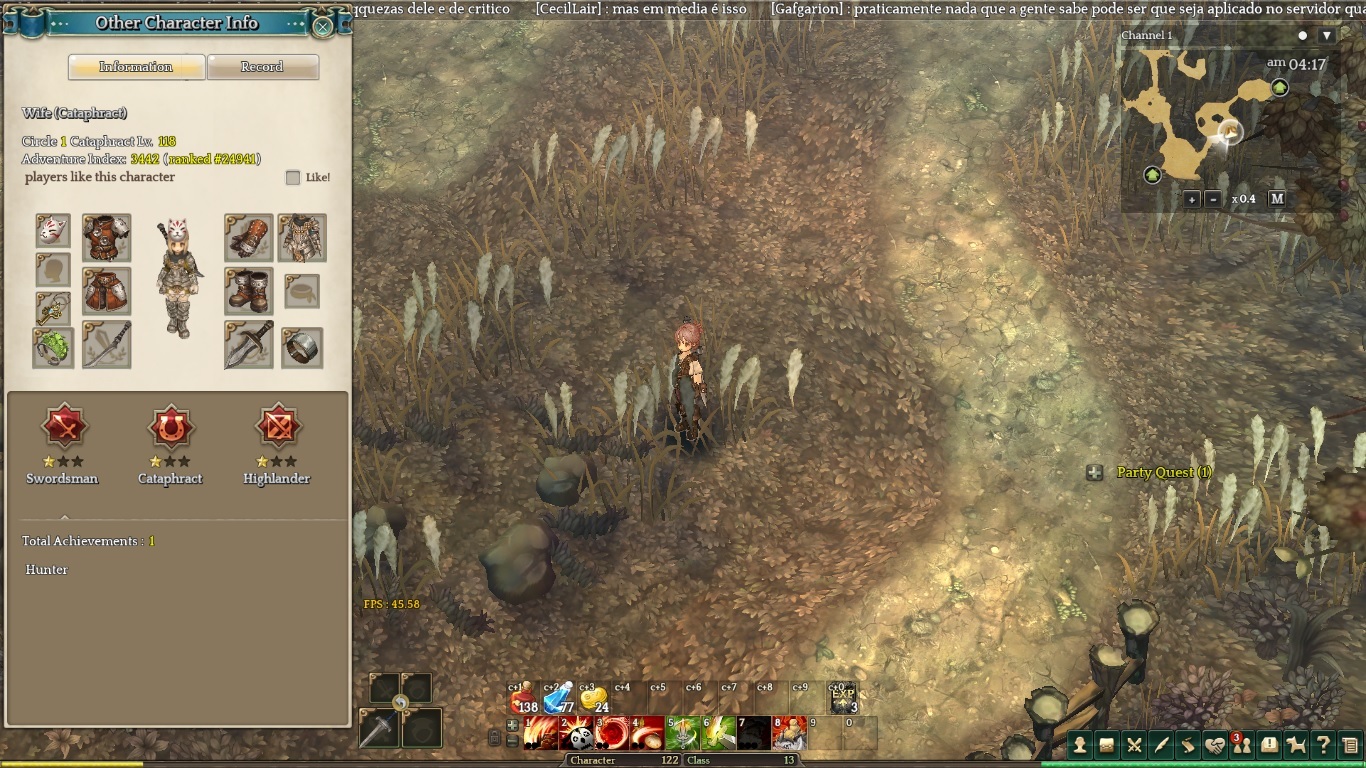Use the red health potion

524,698
